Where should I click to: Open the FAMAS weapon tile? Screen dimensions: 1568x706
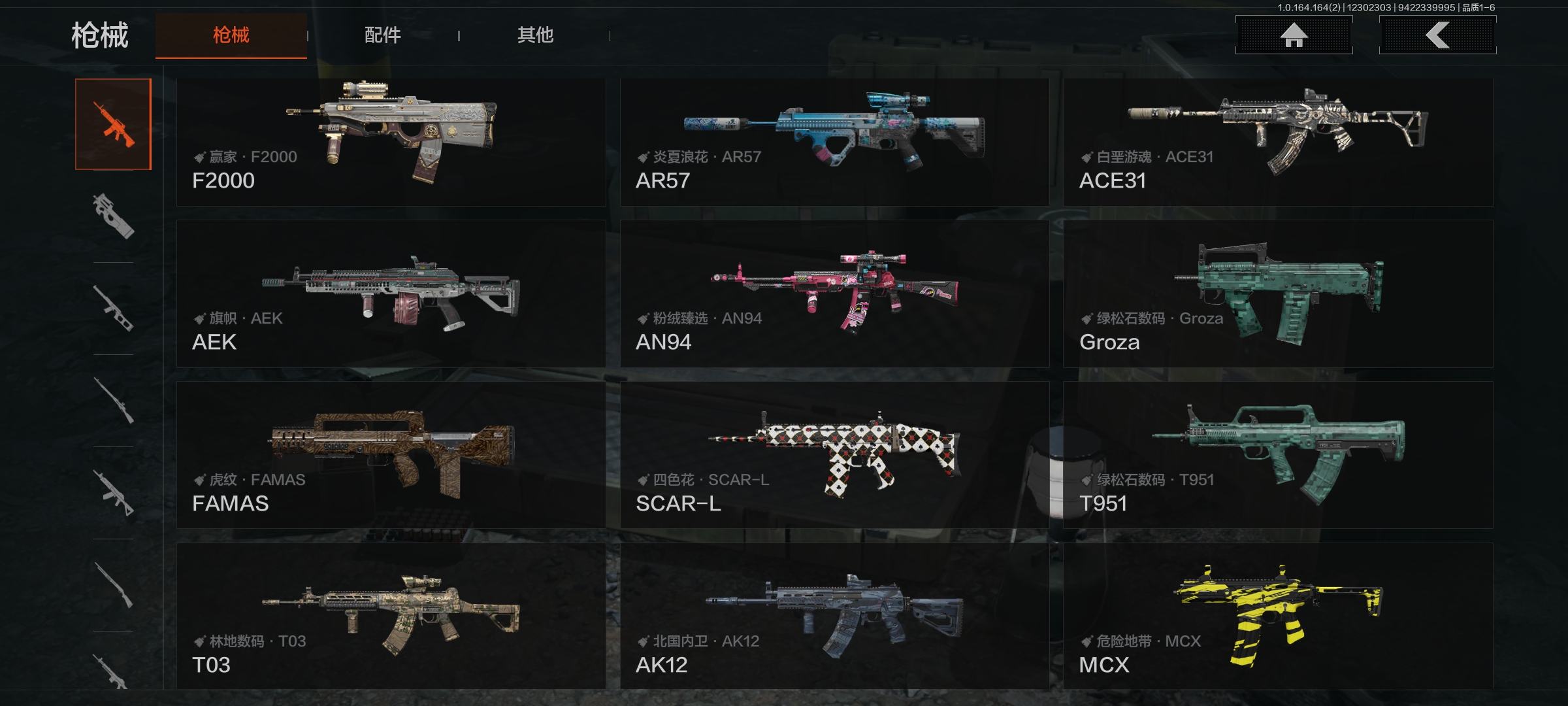pyautogui.click(x=391, y=455)
